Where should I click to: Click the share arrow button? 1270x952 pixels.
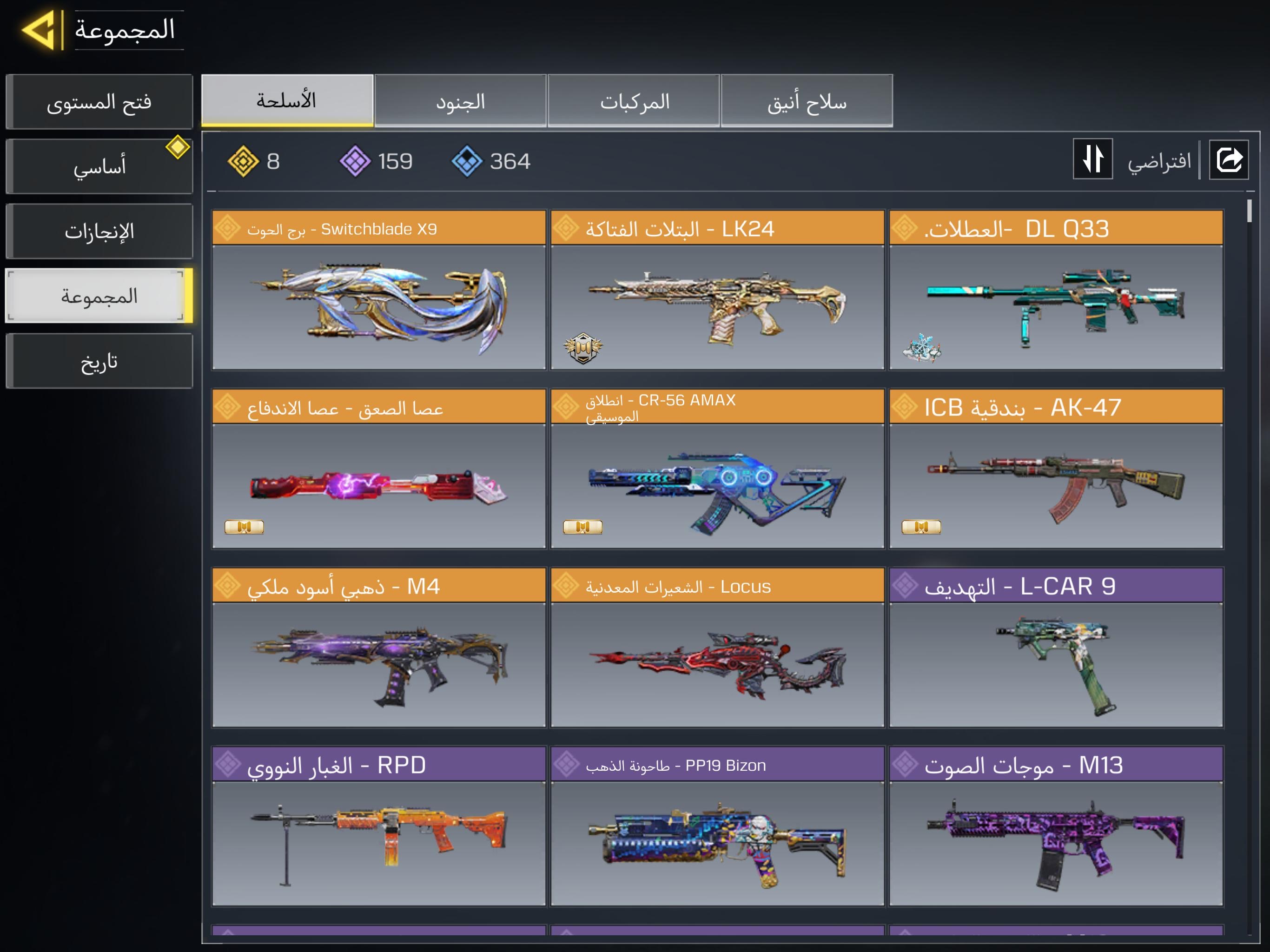coord(1229,159)
